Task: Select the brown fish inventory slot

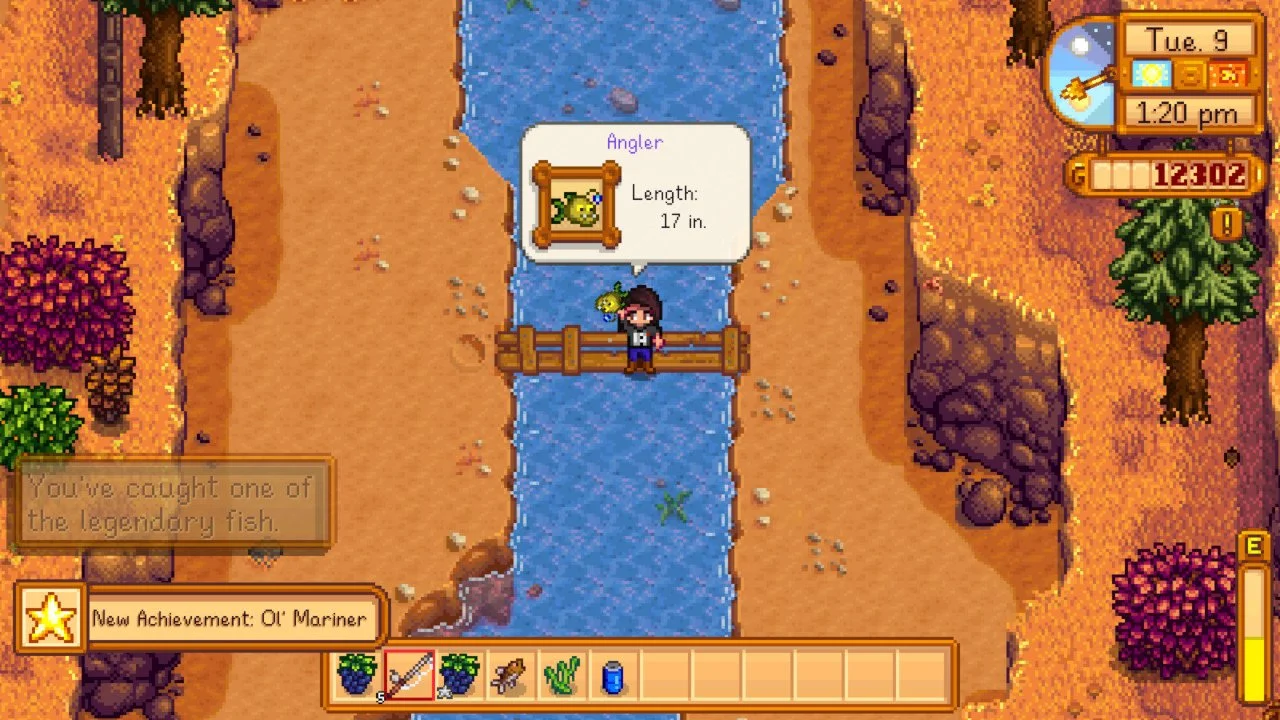Action: pyautogui.click(x=510, y=676)
